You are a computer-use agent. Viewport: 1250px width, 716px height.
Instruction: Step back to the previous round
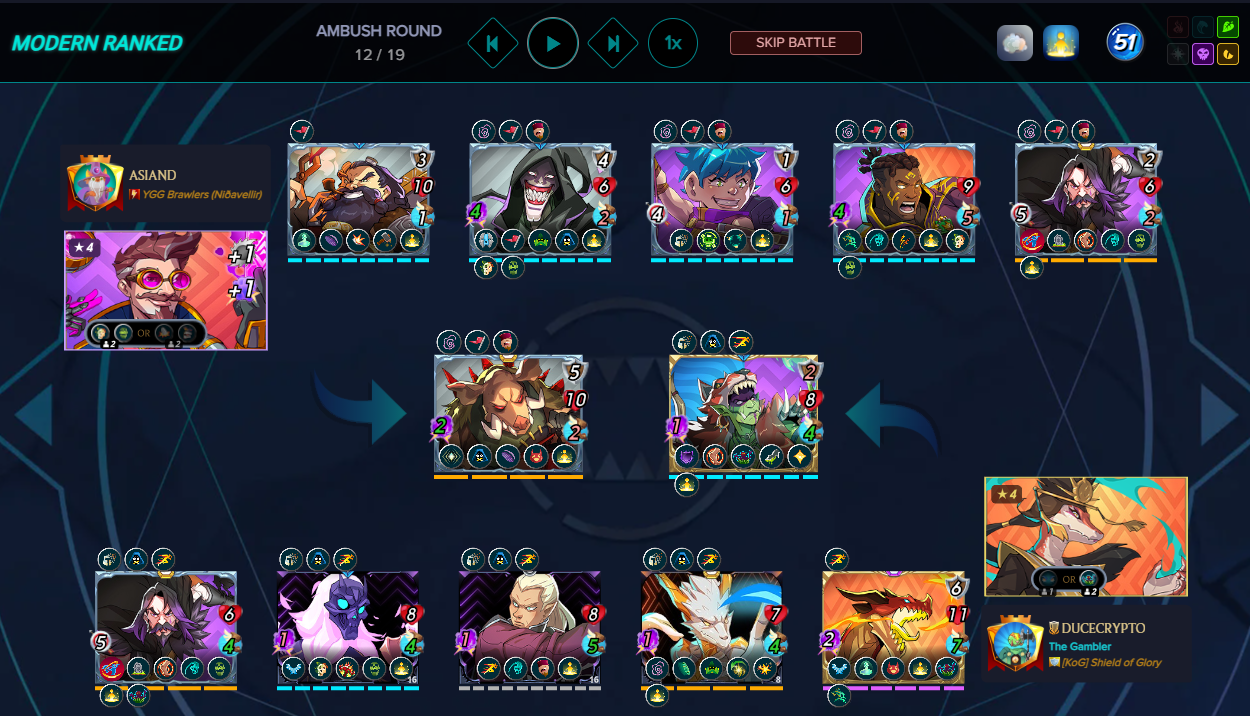(x=493, y=44)
